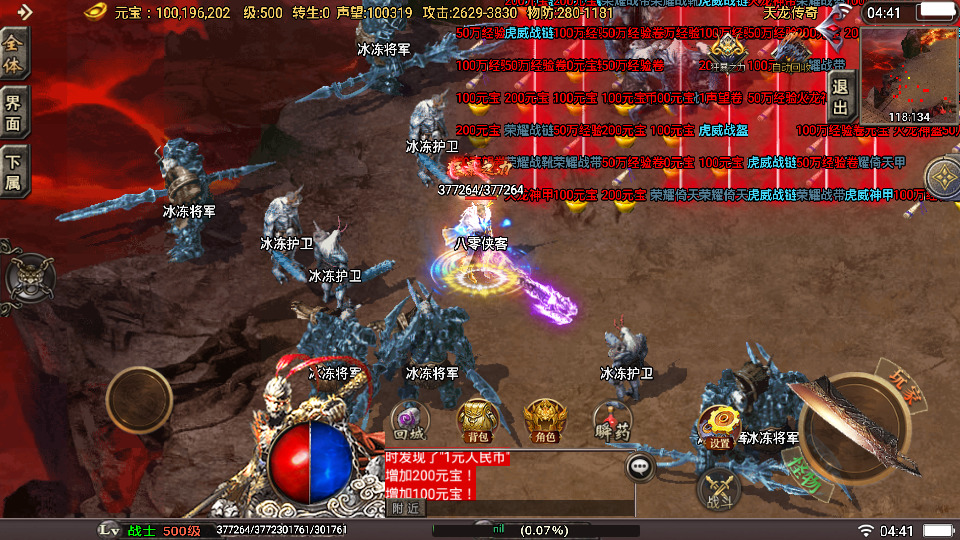Open the 背包 backpack
Screen dimensions: 960x540
477,422
